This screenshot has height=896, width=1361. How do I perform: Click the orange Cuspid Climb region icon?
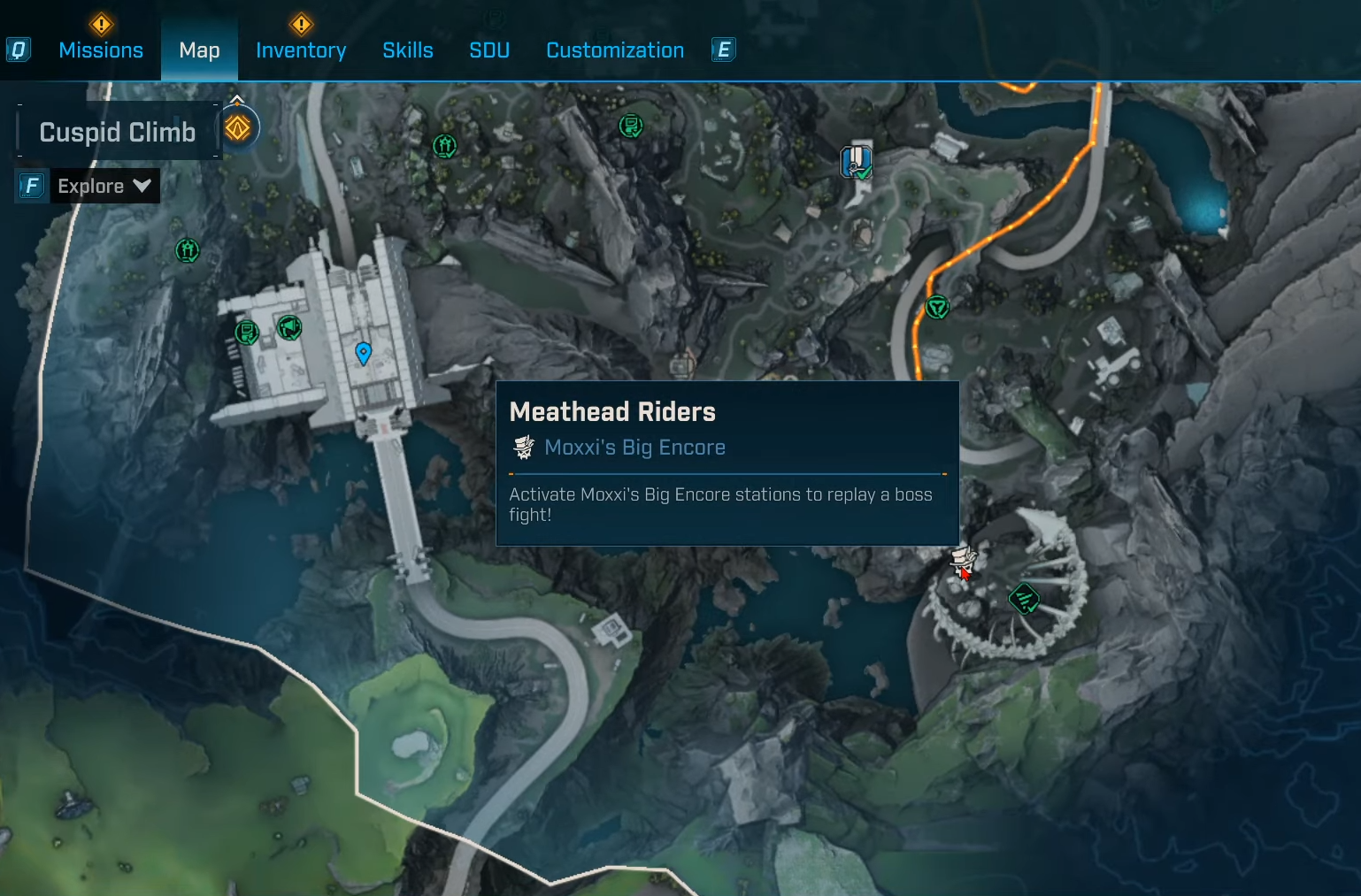(x=238, y=128)
